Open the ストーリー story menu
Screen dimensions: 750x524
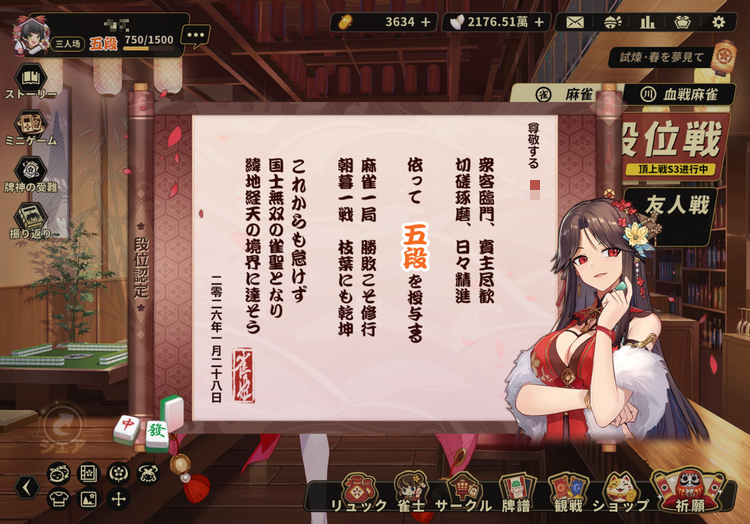31,82
